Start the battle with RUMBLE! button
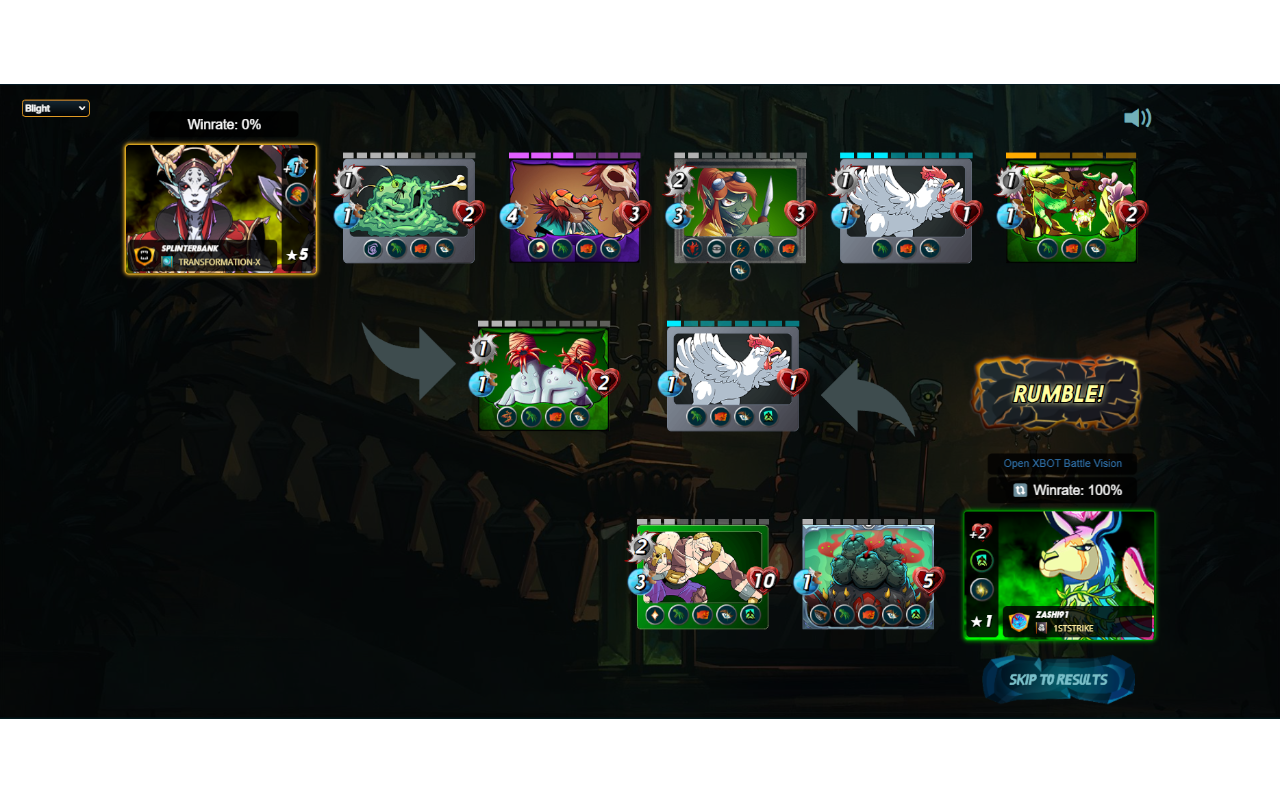1280x800 pixels. [x=1057, y=393]
